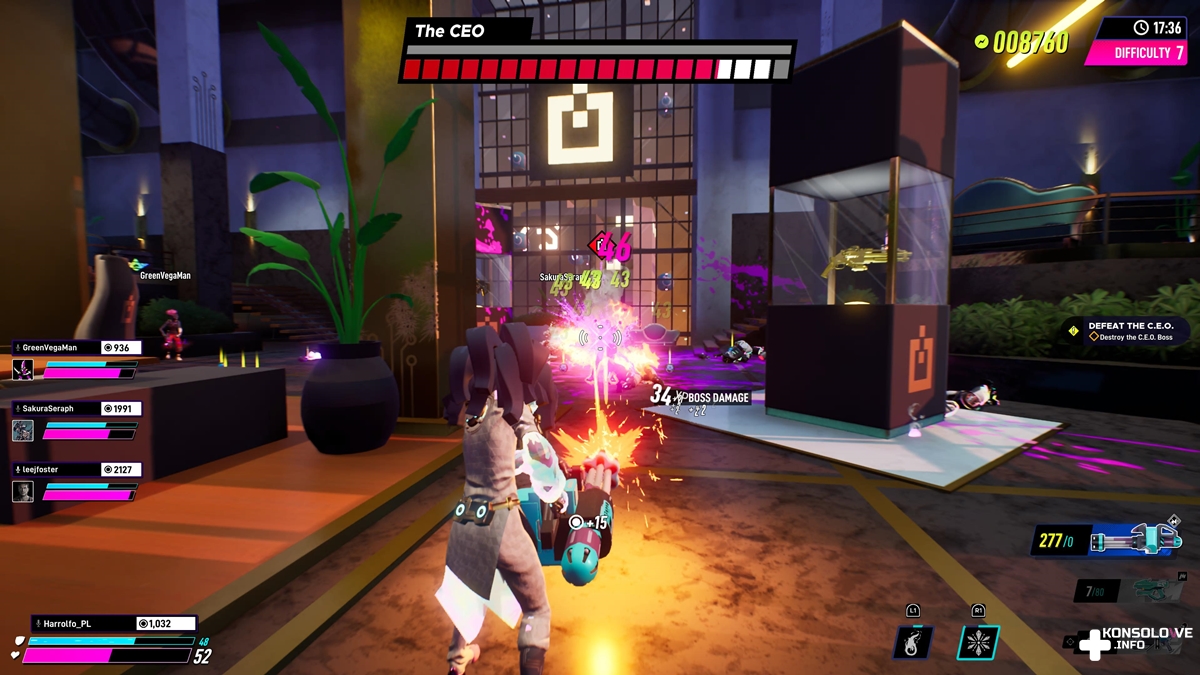Select SakuraSeraph's avatar in the squad list

click(23, 430)
